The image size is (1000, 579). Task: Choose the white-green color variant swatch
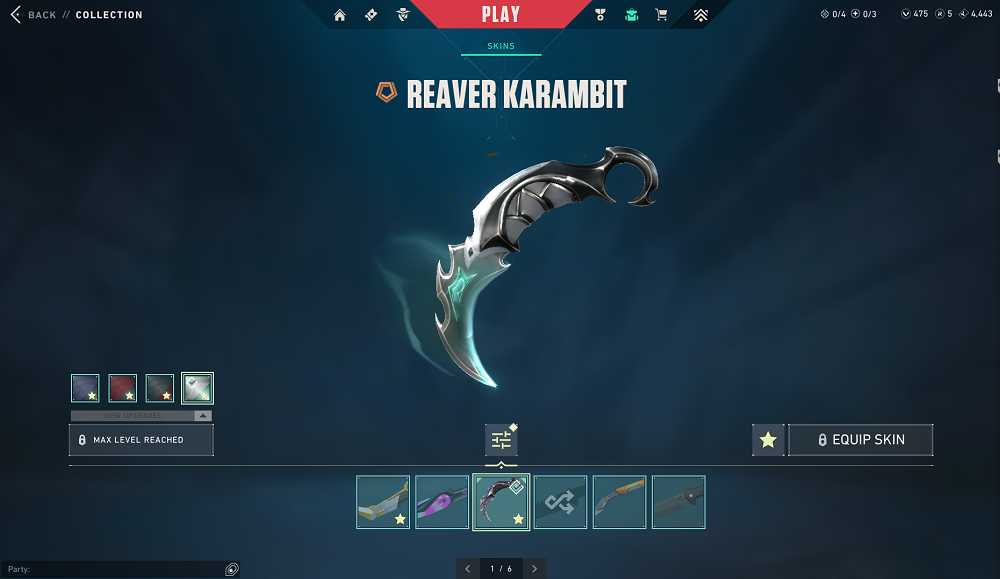click(x=197, y=388)
